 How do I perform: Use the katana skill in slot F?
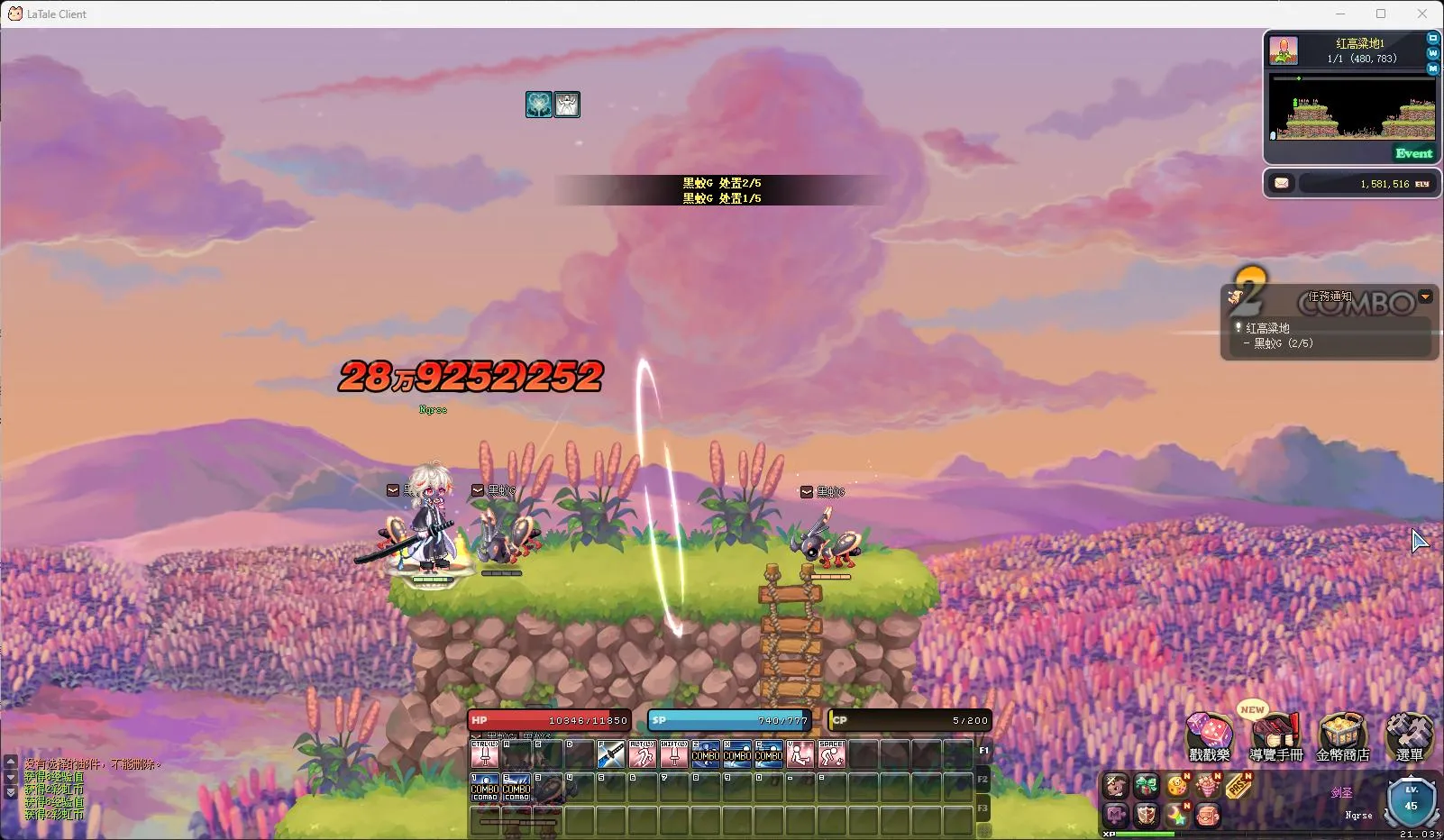pyautogui.click(x=611, y=753)
